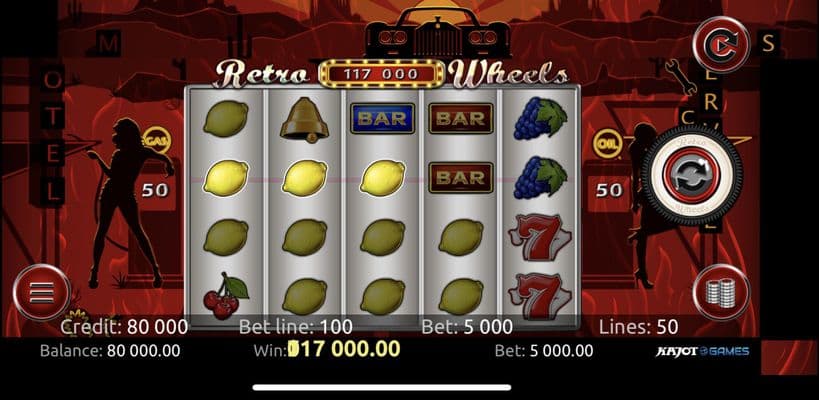Open the bet settings coin stack button
Viewport: 819px width, 400px height.
(721, 293)
